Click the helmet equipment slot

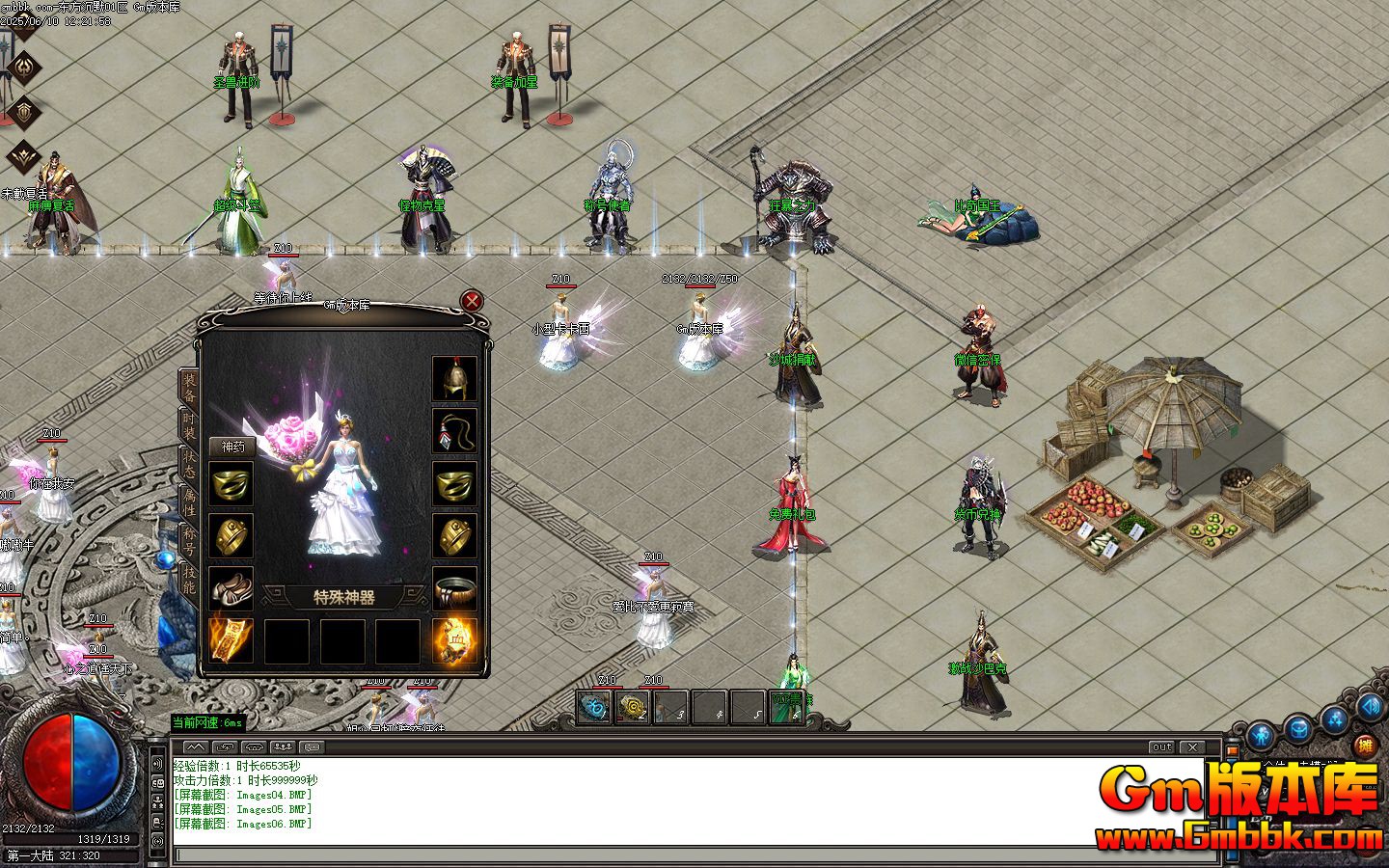coord(452,379)
